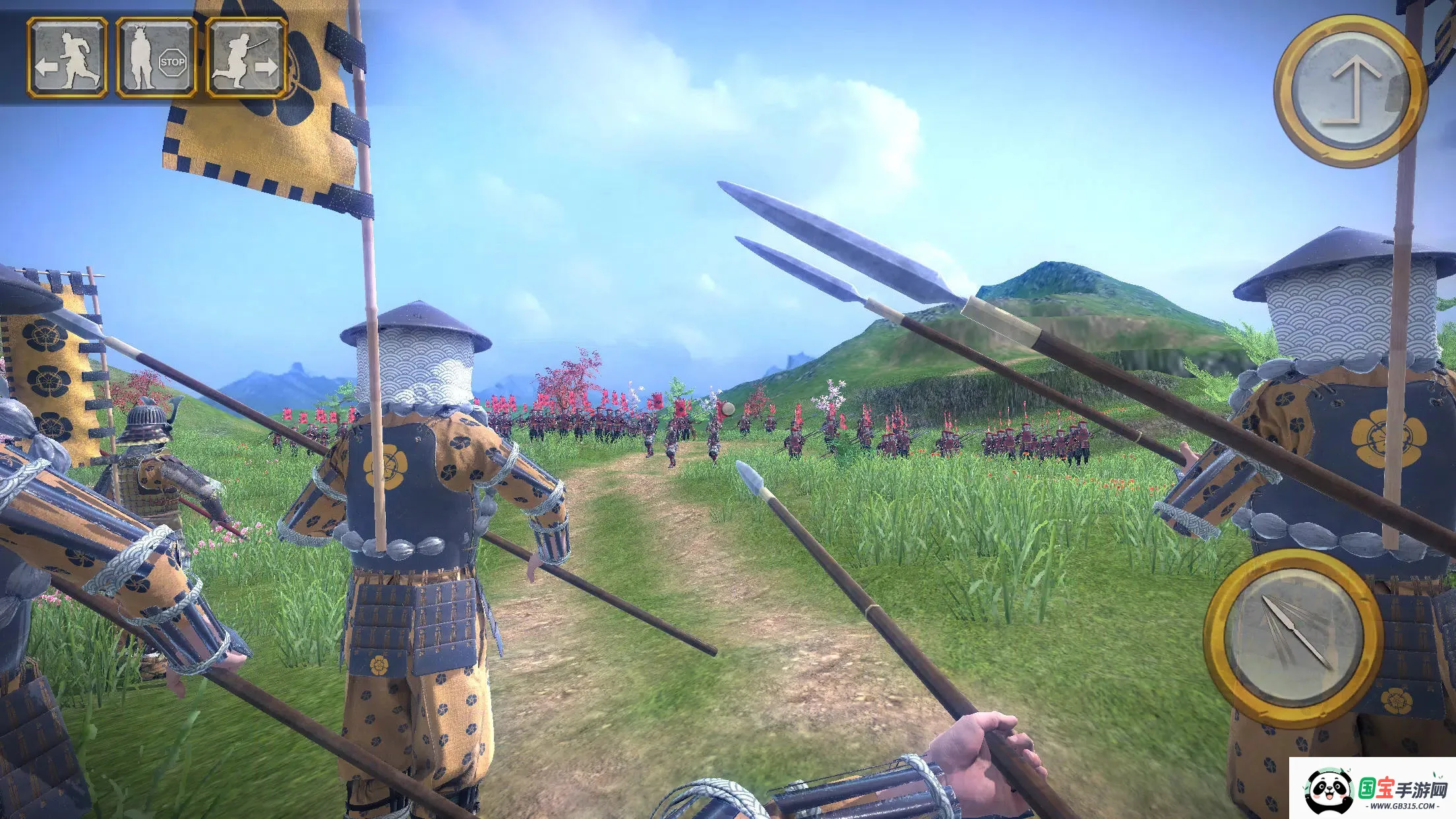Select the middle command in the top-left bar

pyautogui.click(x=158, y=56)
